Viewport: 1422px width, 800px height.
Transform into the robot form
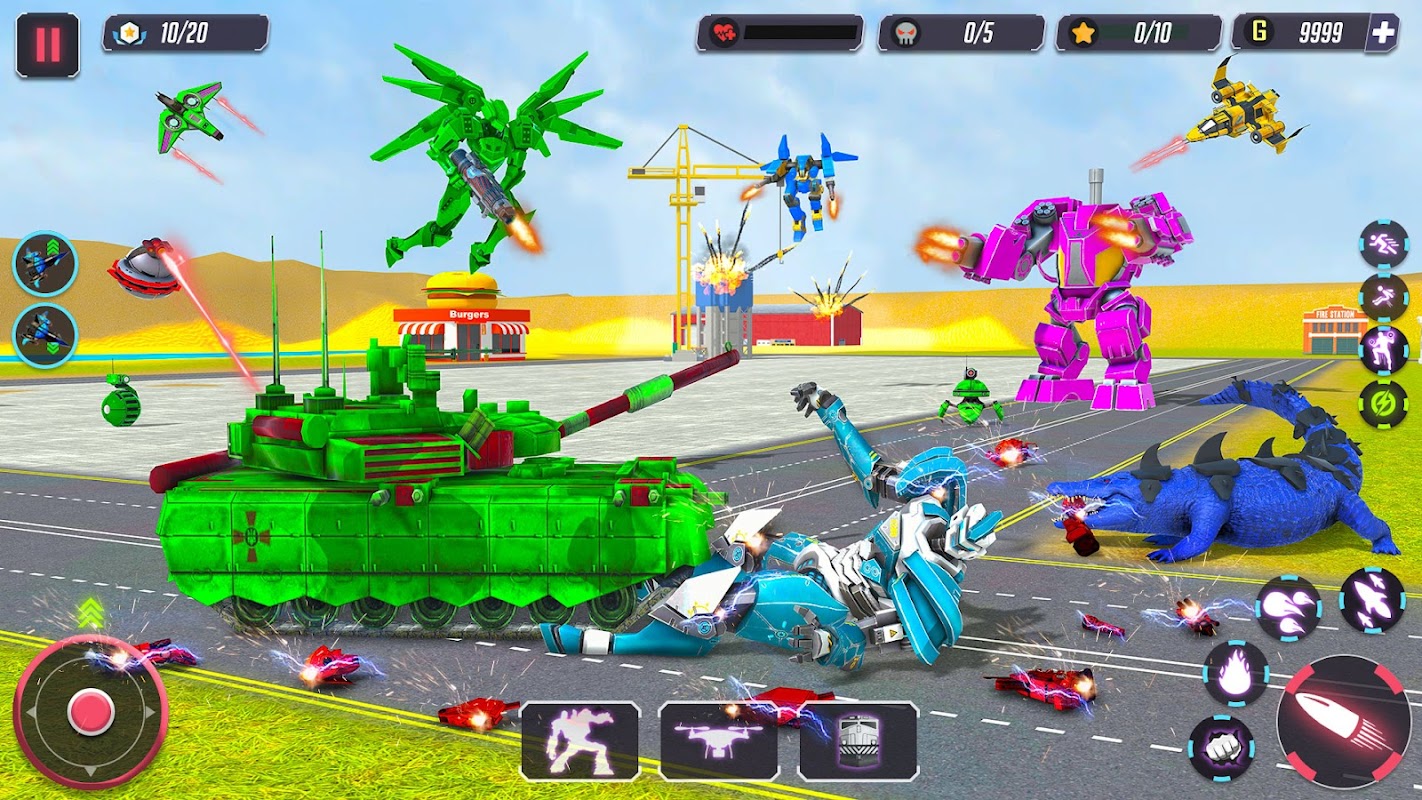coord(580,741)
